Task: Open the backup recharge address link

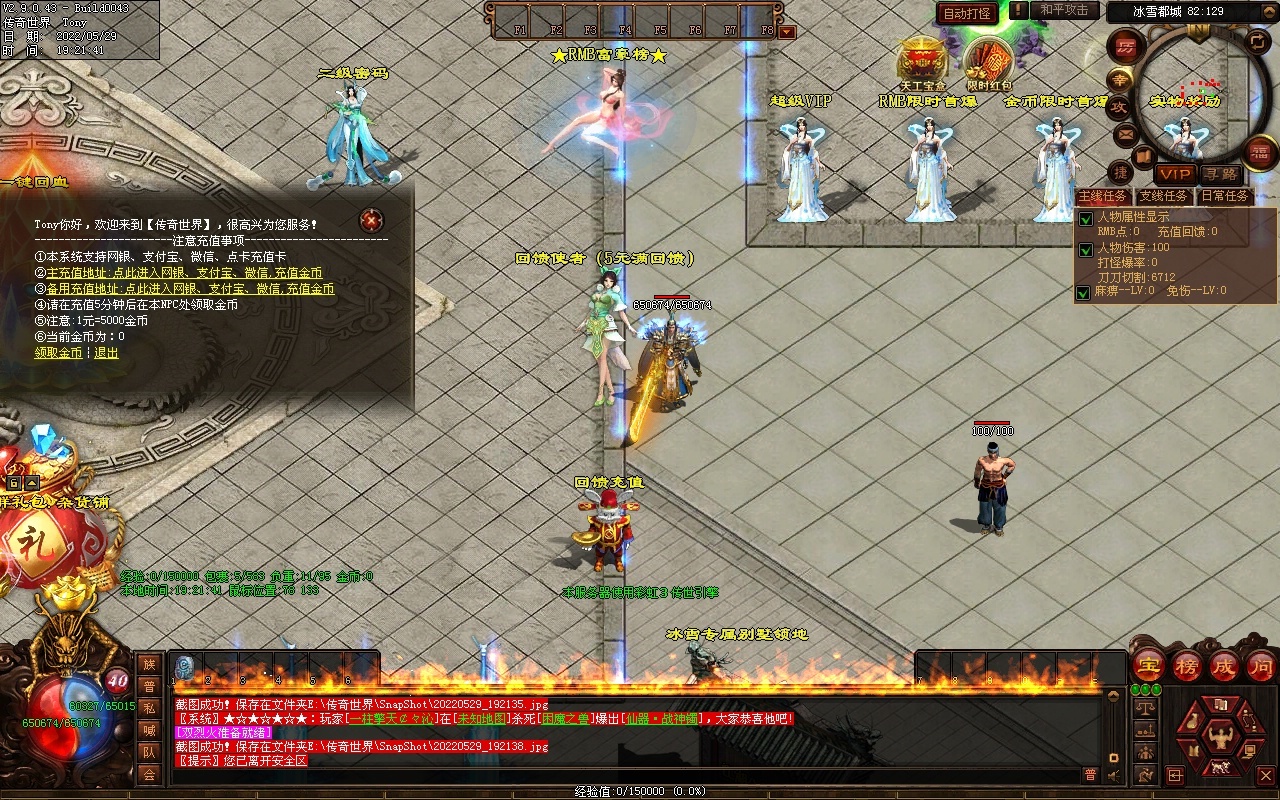Action: [190, 289]
